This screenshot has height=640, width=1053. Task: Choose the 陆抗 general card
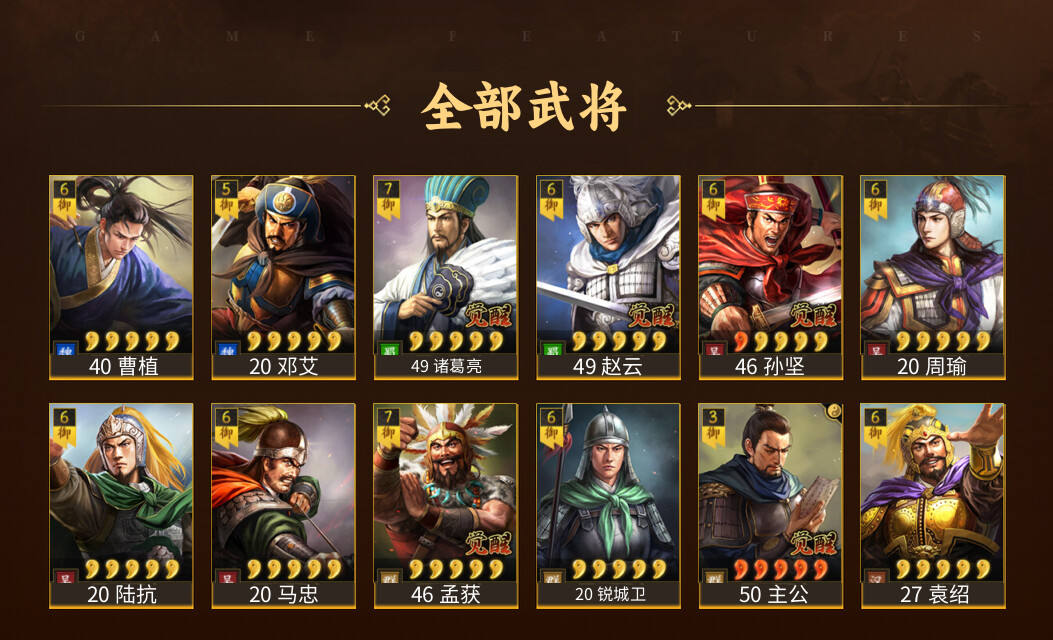click(x=121, y=505)
